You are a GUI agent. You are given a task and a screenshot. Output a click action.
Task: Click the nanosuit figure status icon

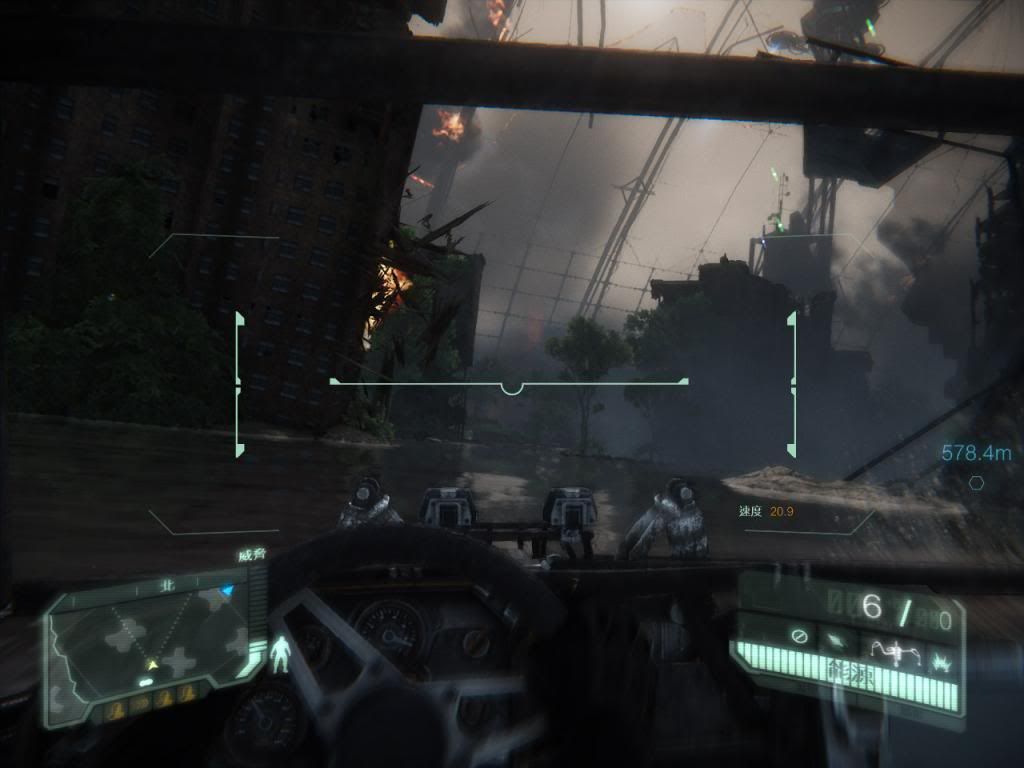tap(282, 656)
